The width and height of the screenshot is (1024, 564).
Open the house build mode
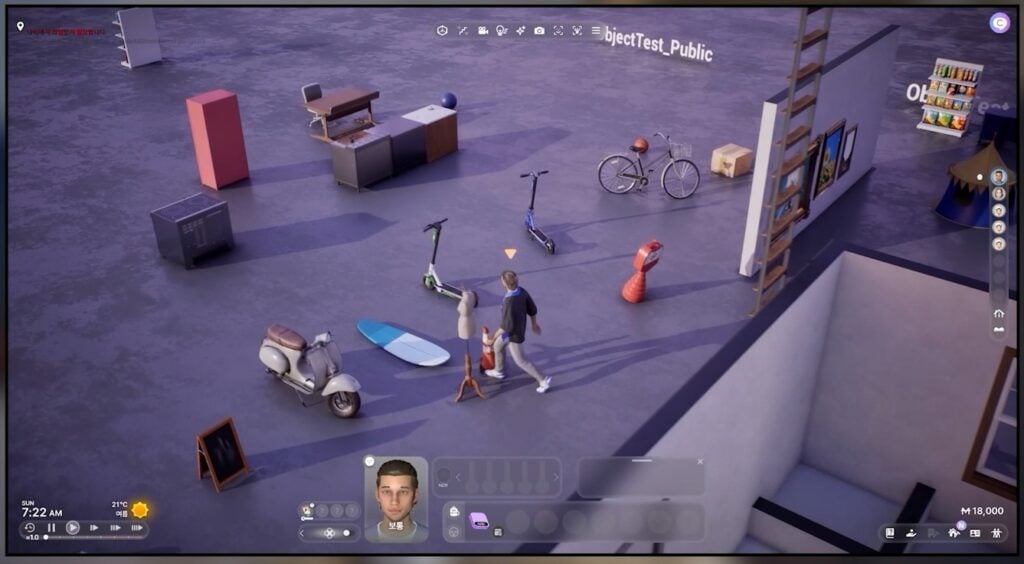click(953, 533)
